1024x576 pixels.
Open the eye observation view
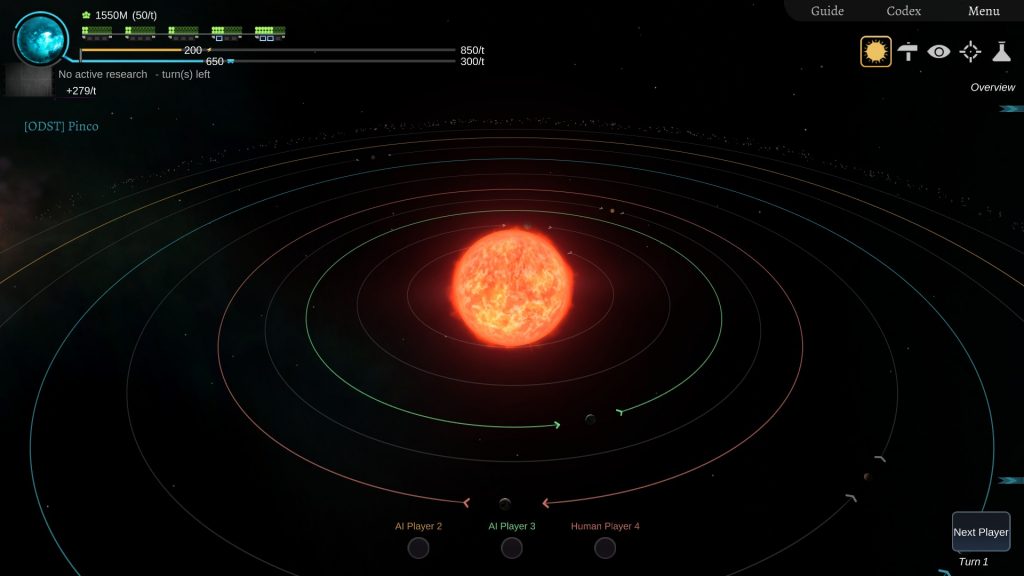938,51
